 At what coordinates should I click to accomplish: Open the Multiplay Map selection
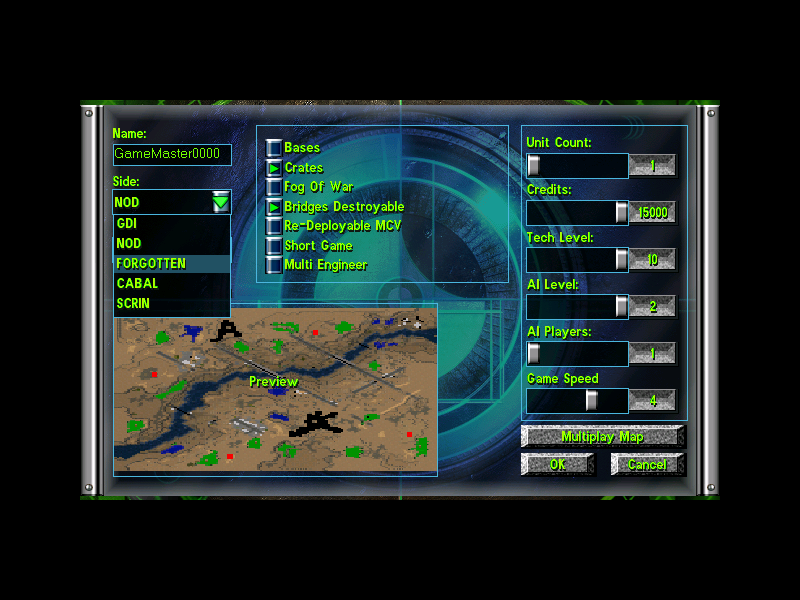tap(602, 437)
